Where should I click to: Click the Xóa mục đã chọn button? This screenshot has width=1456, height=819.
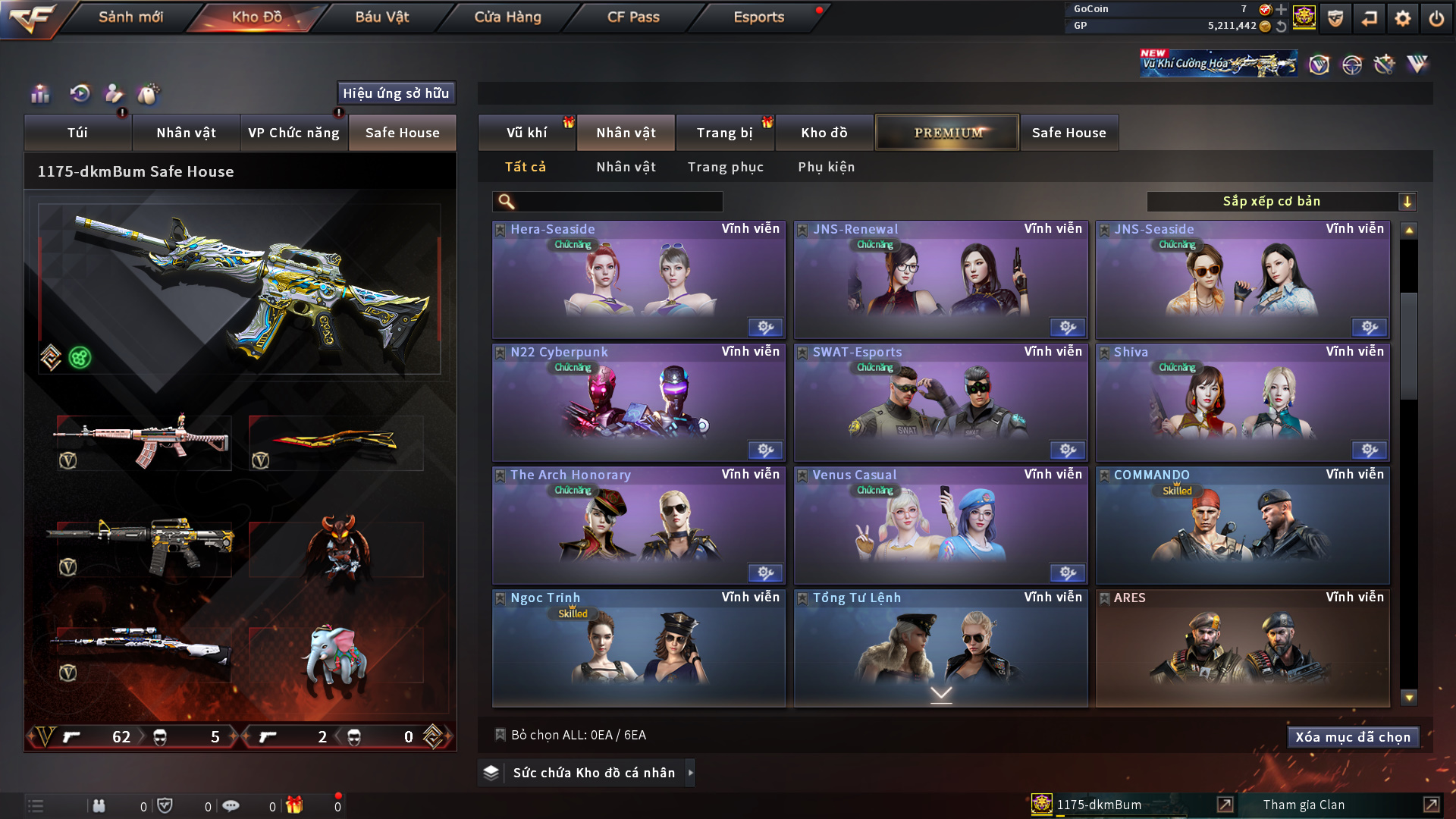tap(1352, 737)
